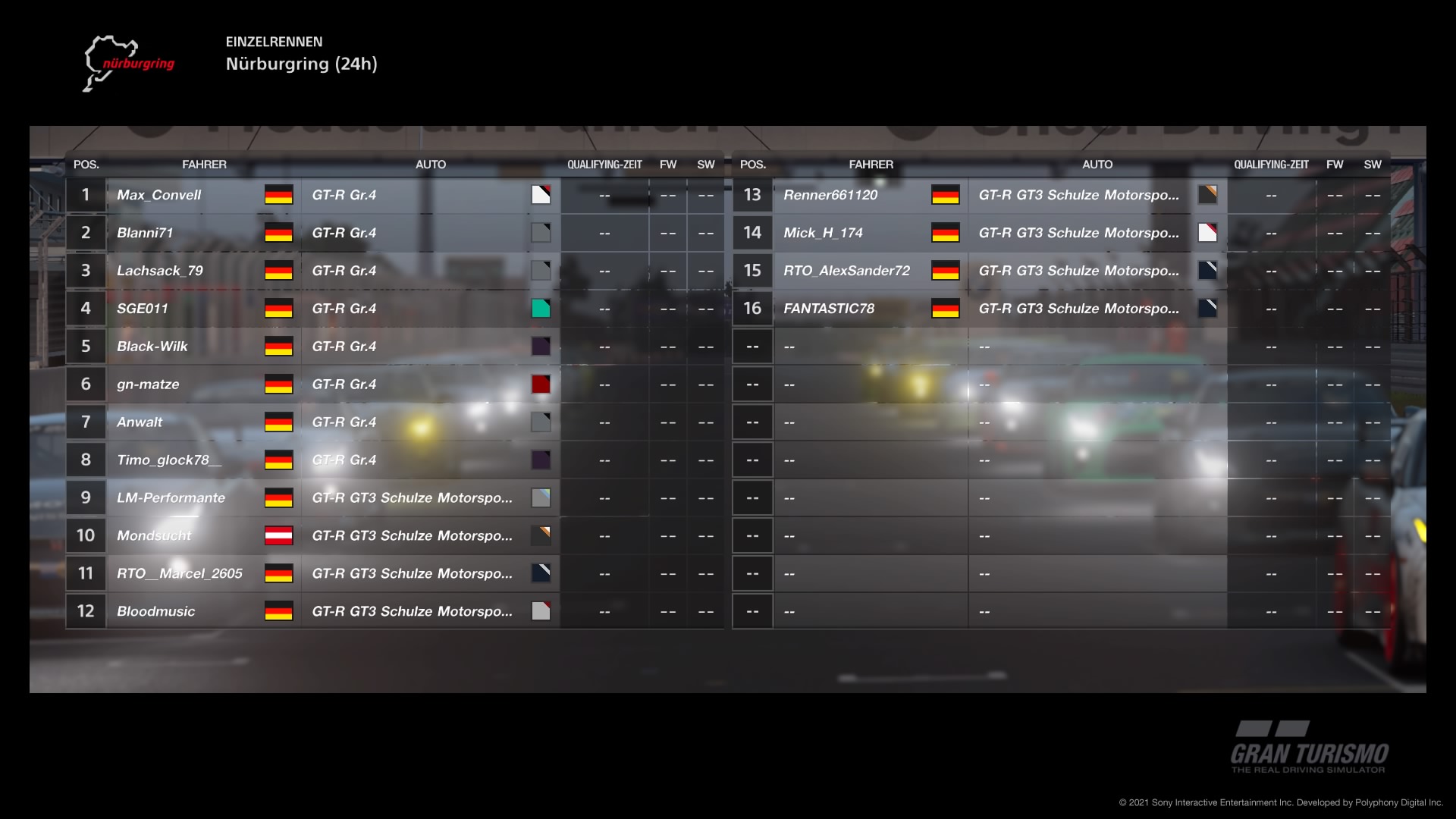
Task: Click the FW column header
Action: click(x=668, y=164)
